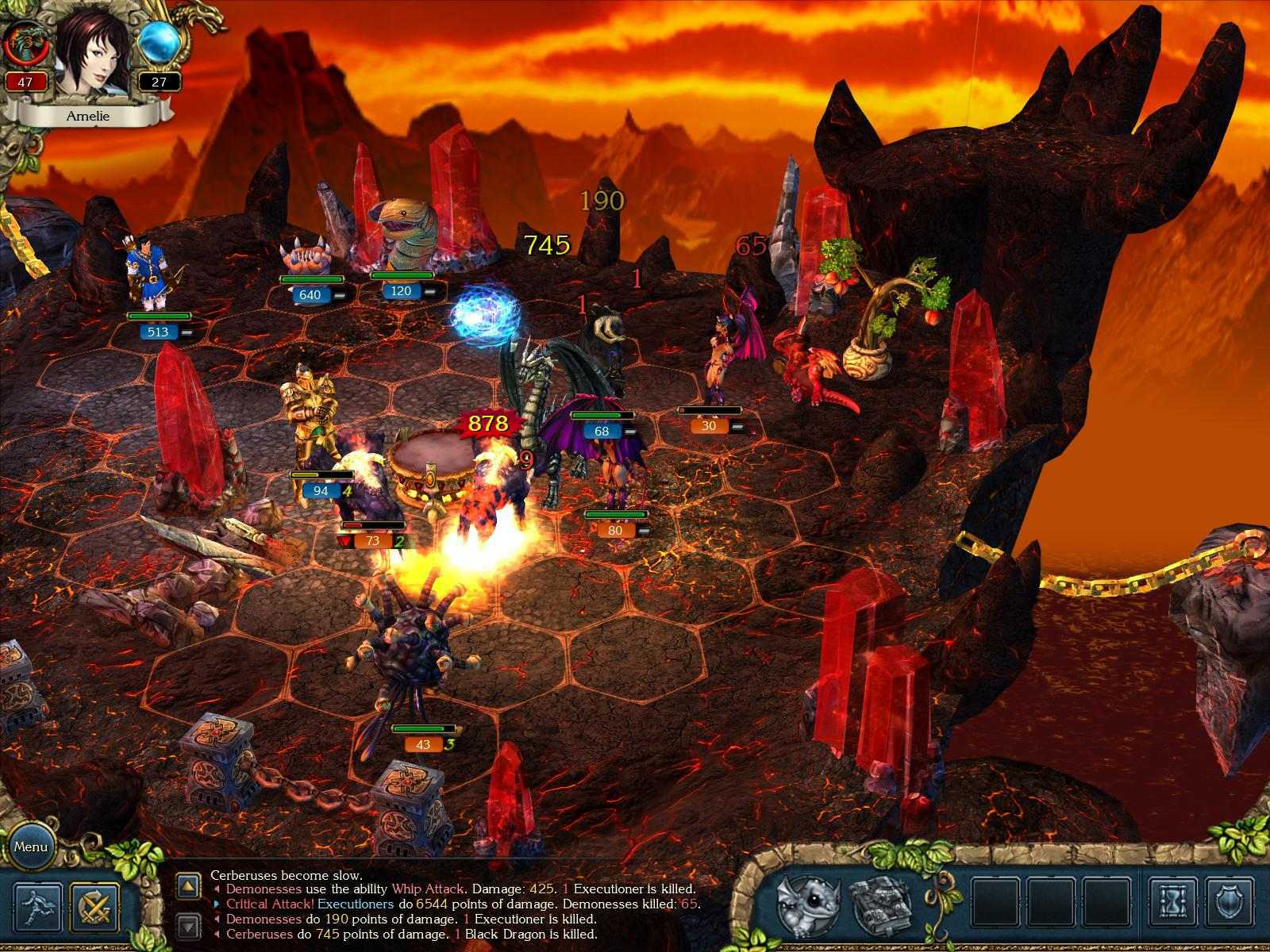
Task: Open the round Menu button
Action: 31,846
